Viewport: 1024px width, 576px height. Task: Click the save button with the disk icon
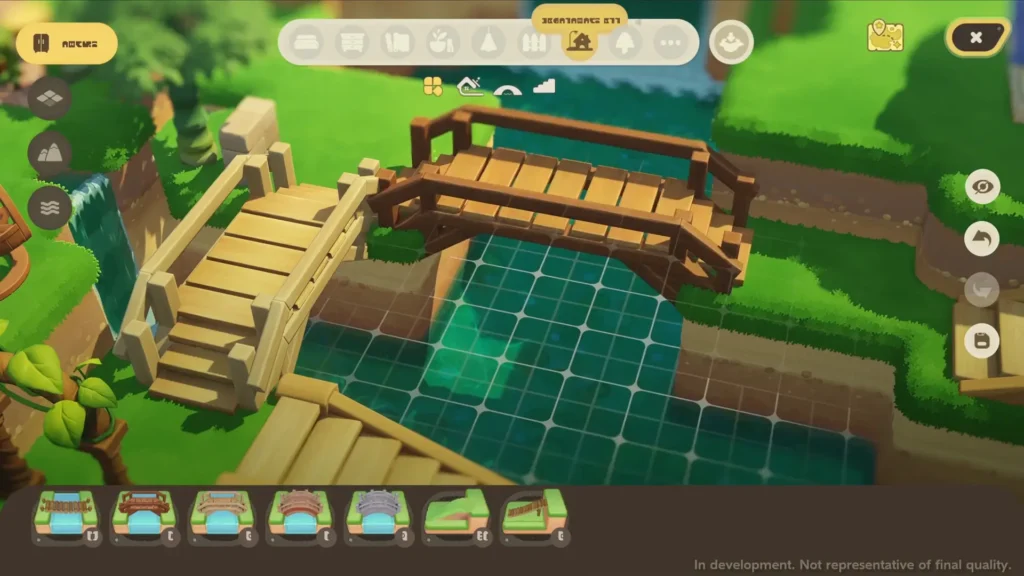point(982,341)
